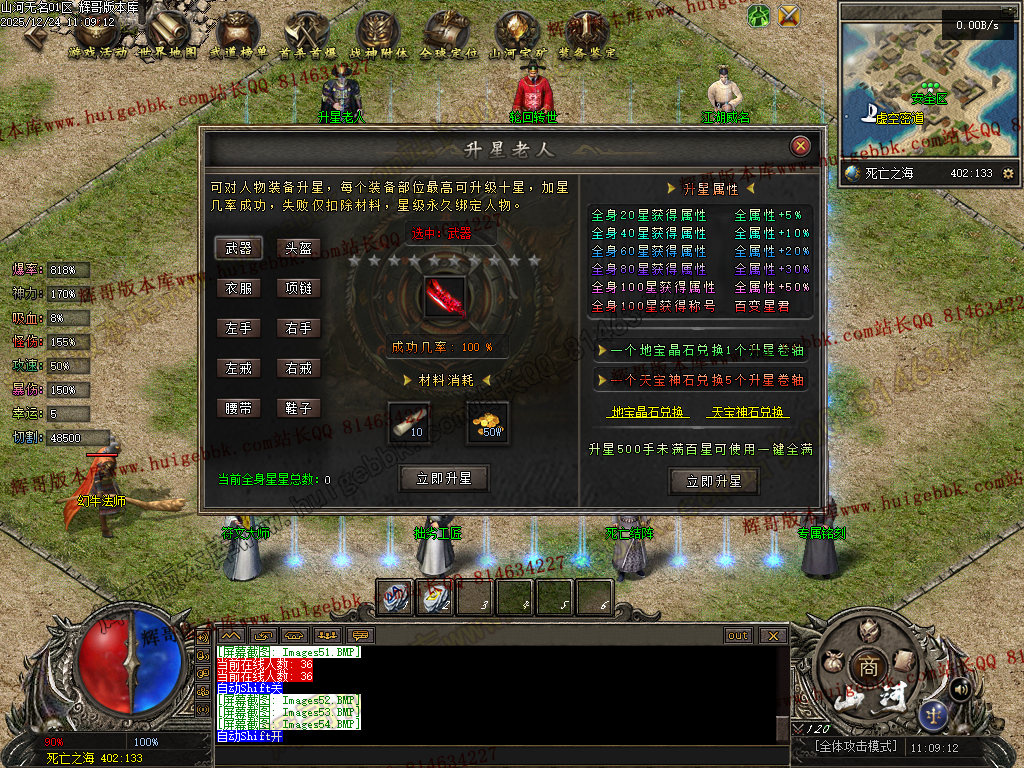Select the red weapon in the upgrade slot
Screen dimensions: 1024x768
point(443,298)
